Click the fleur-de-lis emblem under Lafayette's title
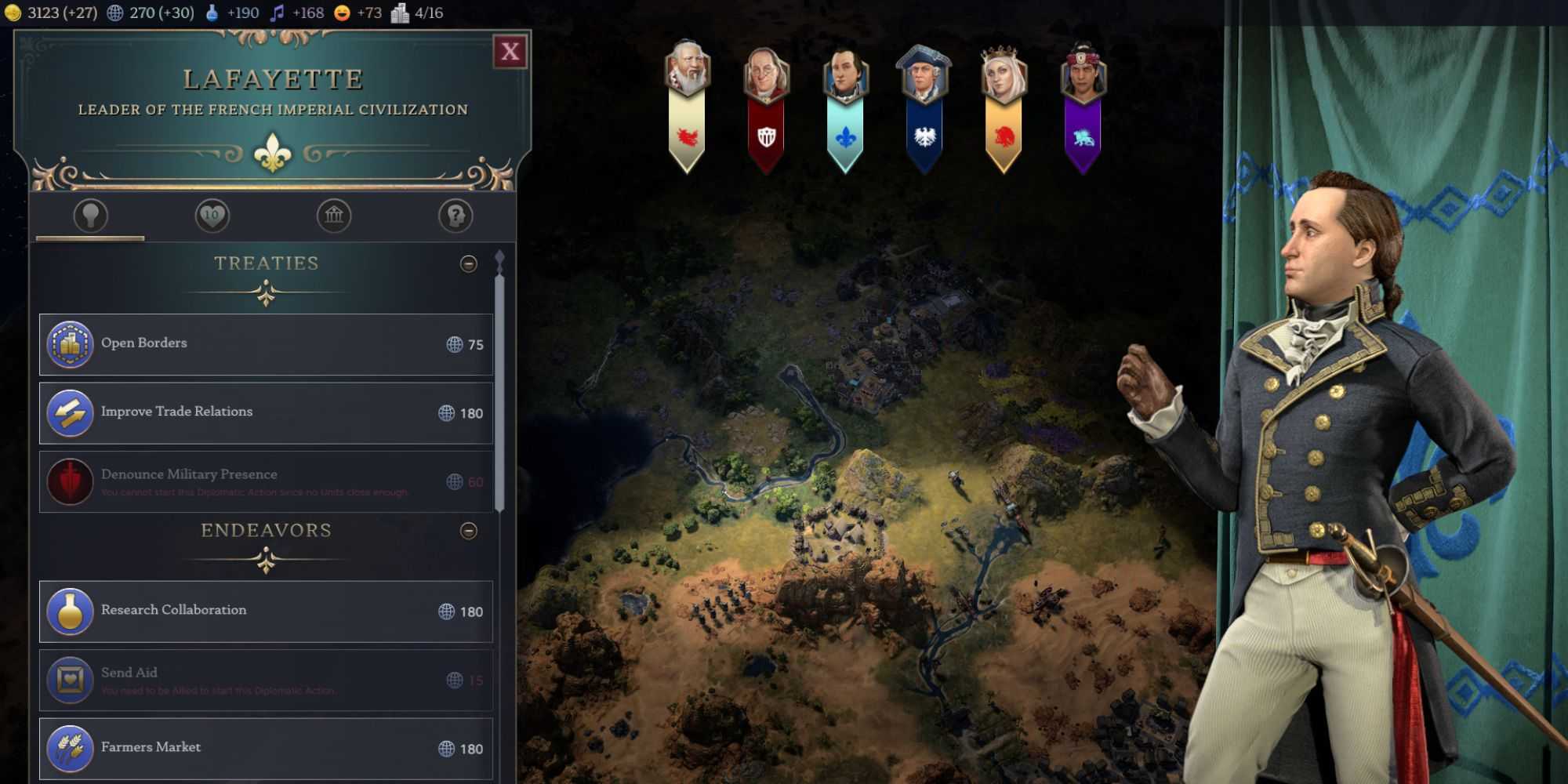The width and height of the screenshot is (1568, 784). (x=272, y=150)
